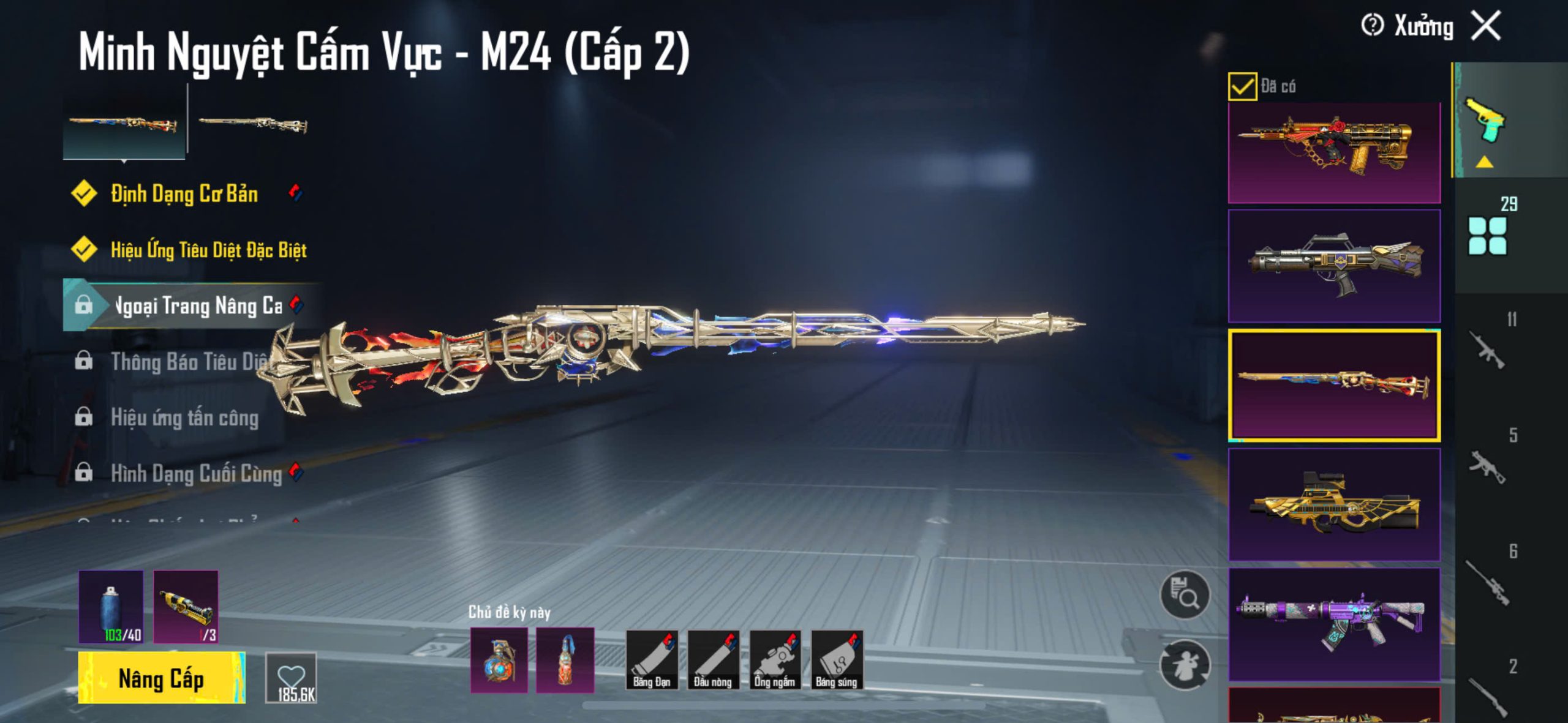This screenshot has height=723, width=1568.
Task: Select the gold P90 skin thumbnail
Action: pos(1334,504)
